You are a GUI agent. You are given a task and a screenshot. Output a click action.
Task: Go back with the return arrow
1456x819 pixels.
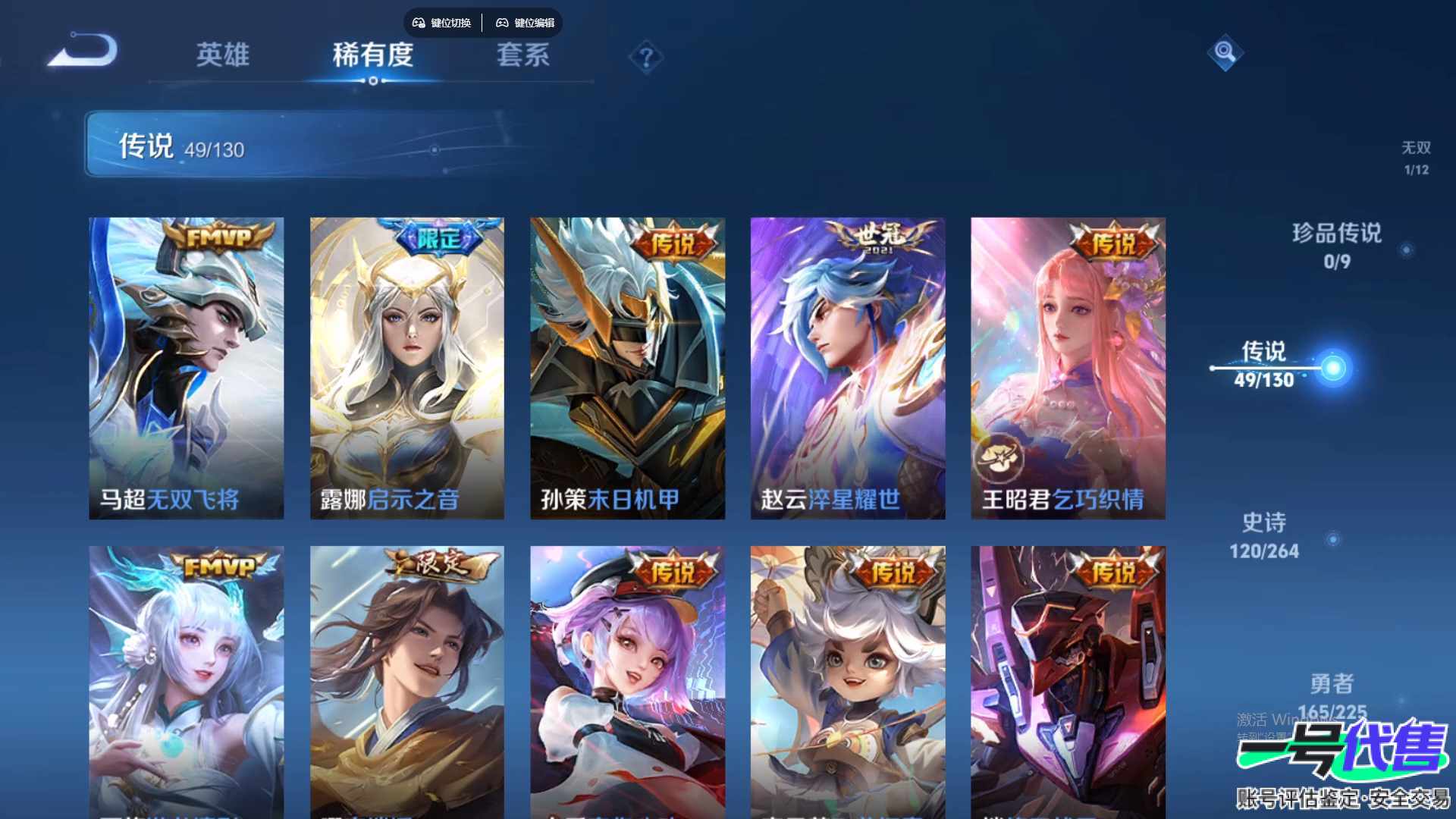83,52
